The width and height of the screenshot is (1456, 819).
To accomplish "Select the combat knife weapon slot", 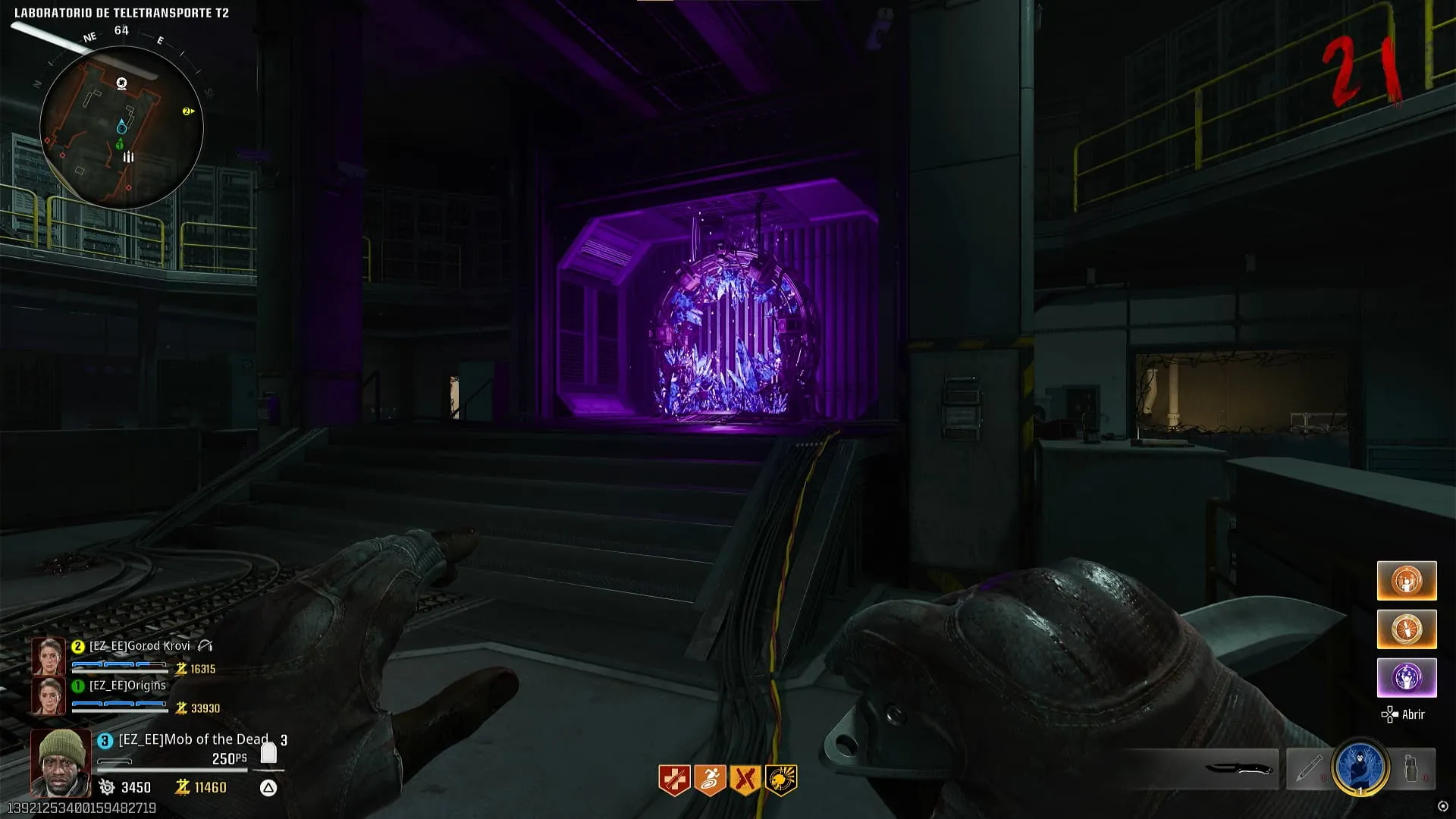I will [x=1238, y=769].
